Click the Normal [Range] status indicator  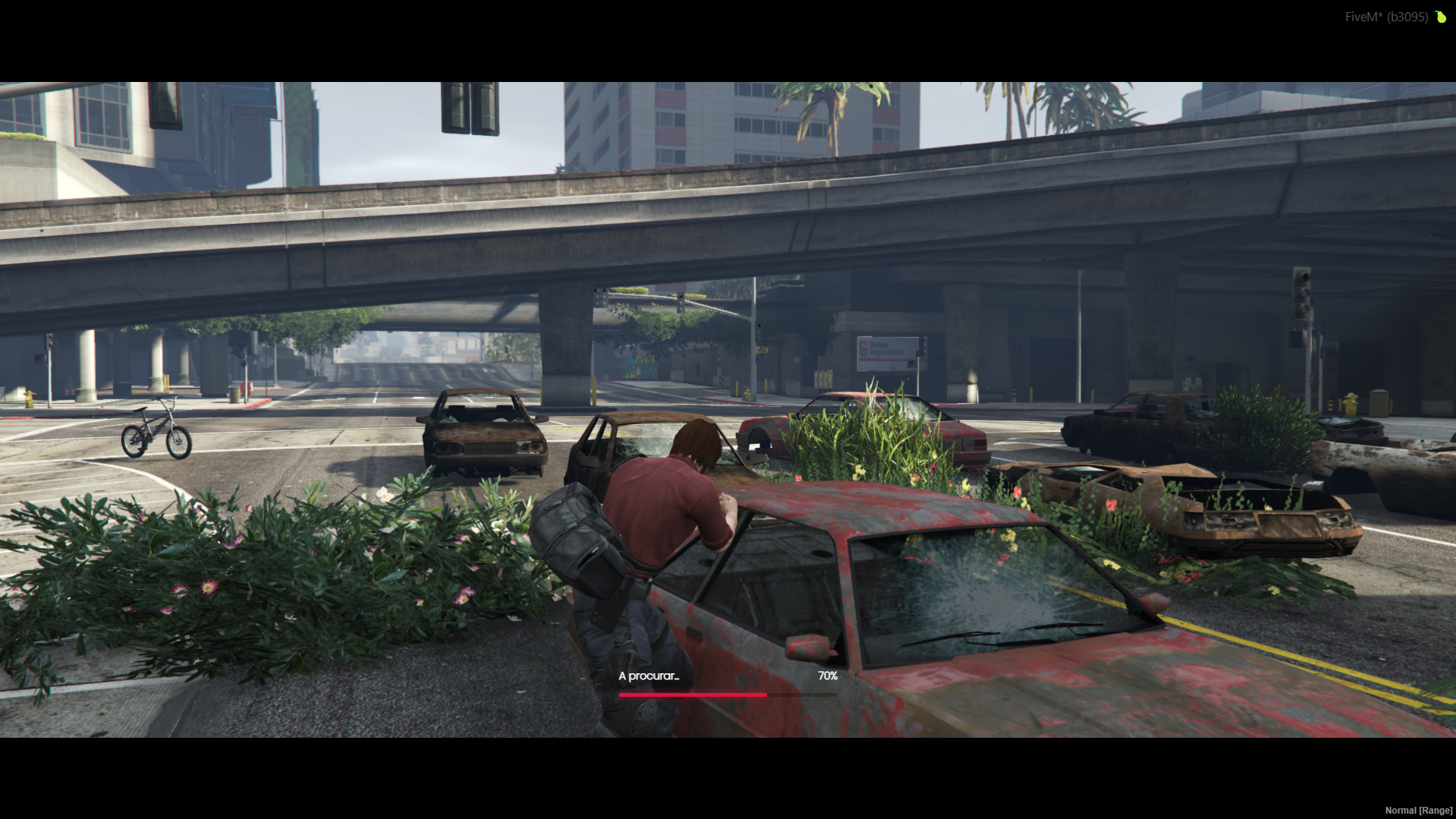pyautogui.click(x=1417, y=810)
